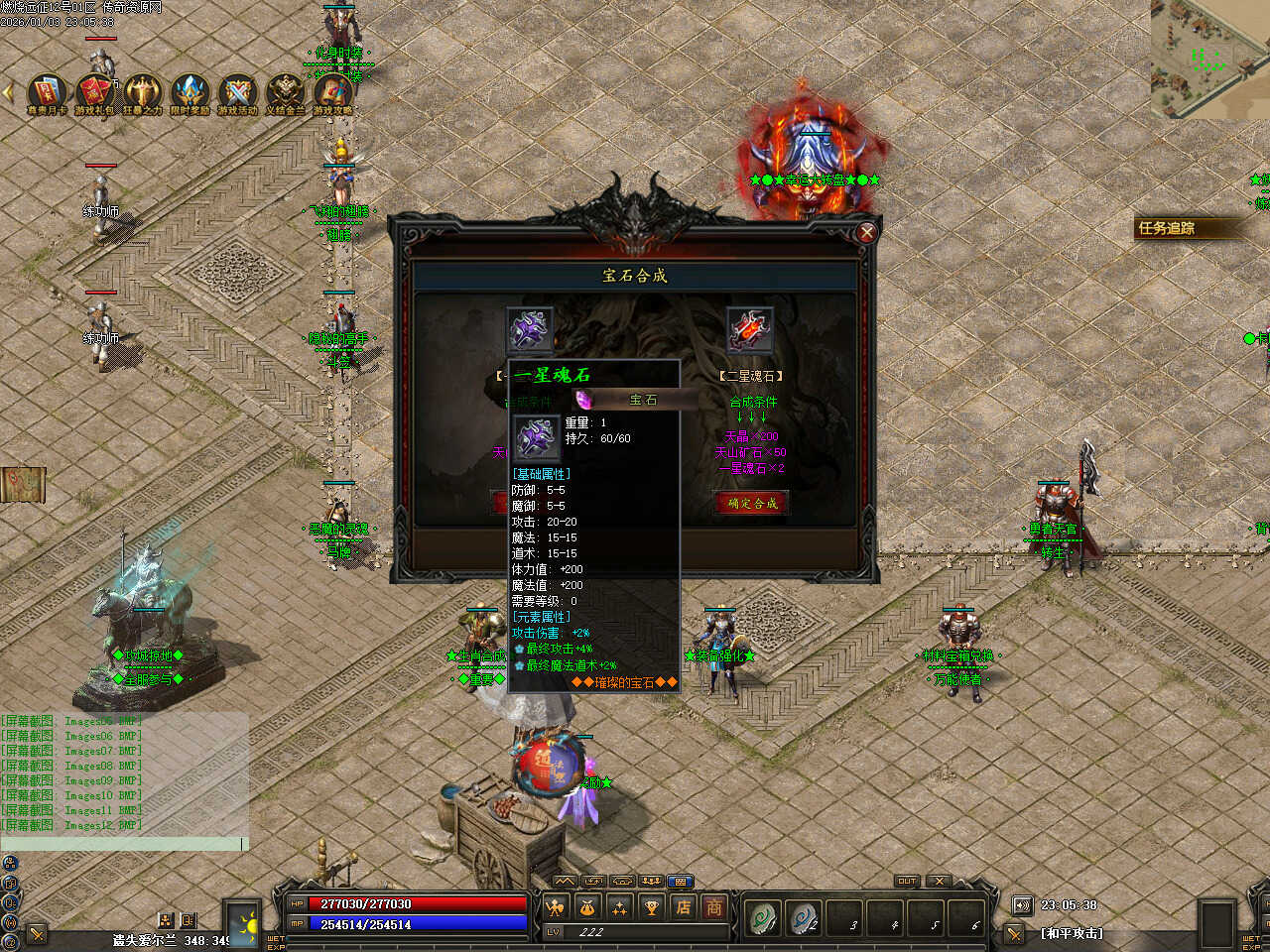Open the trophy icon on the bottom bar

pos(651,906)
